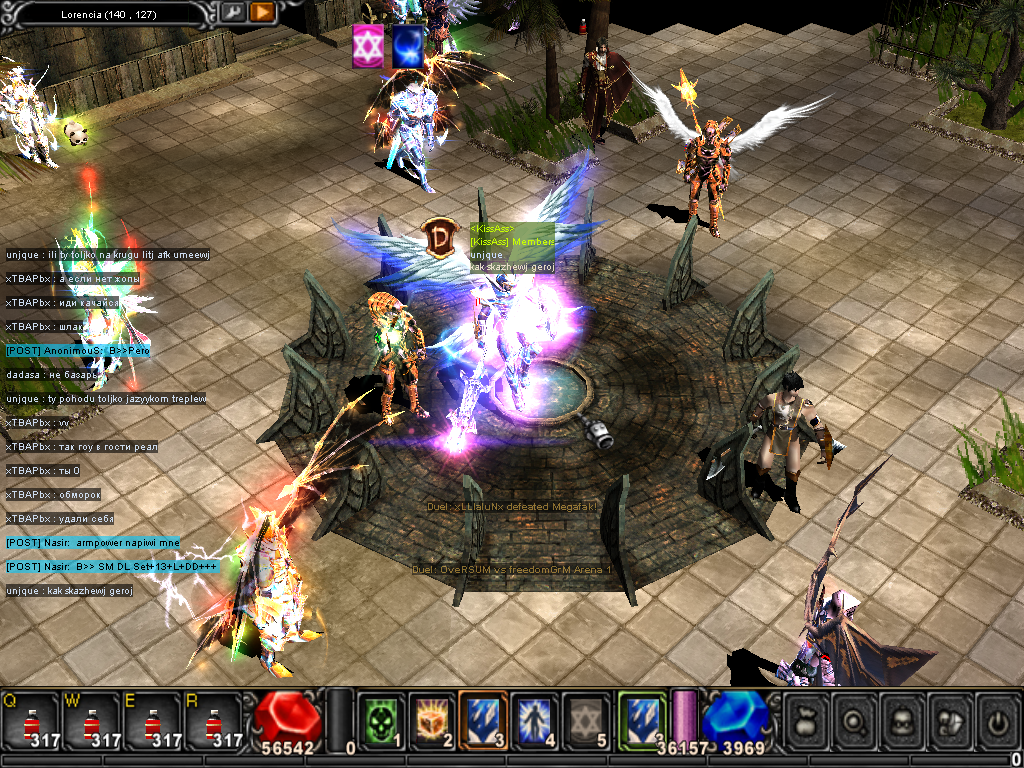Open the character face button

point(903,721)
